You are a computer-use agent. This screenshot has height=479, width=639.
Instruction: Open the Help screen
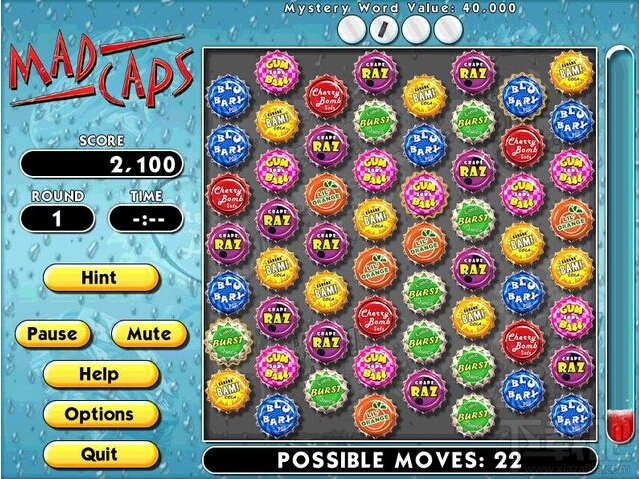(x=100, y=374)
